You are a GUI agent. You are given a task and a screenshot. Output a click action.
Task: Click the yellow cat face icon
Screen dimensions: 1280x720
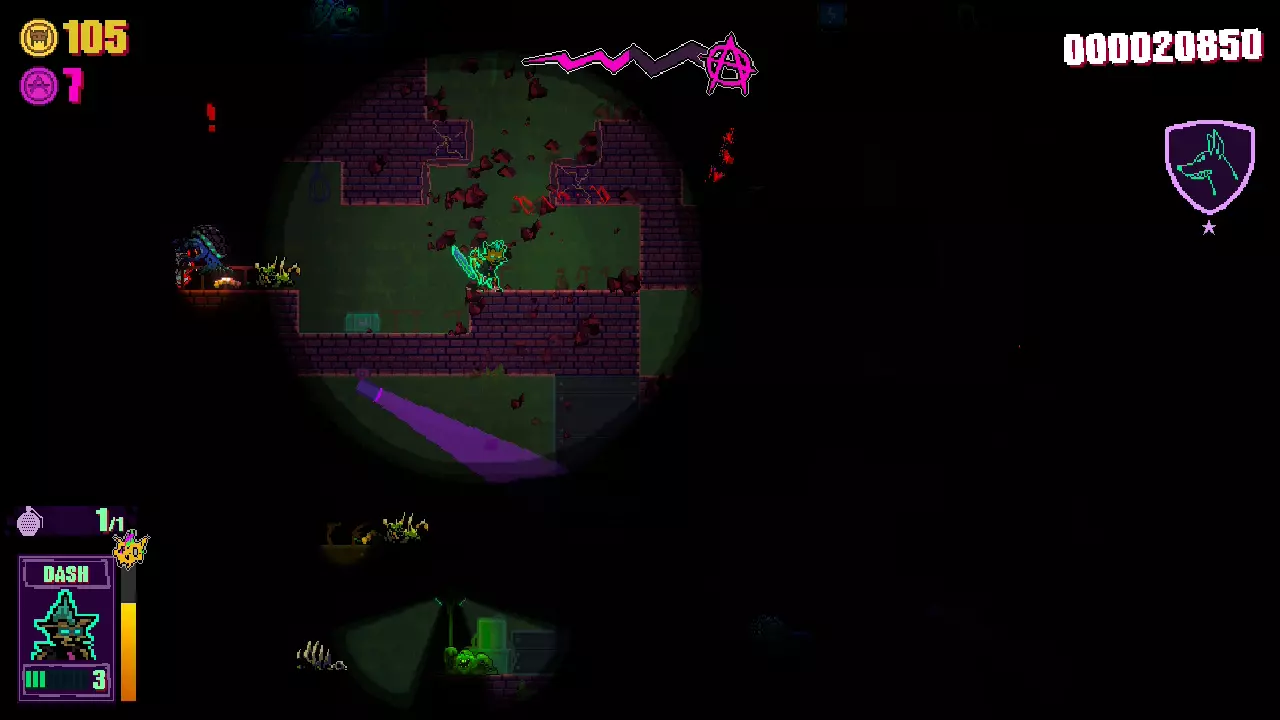tap(131, 549)
